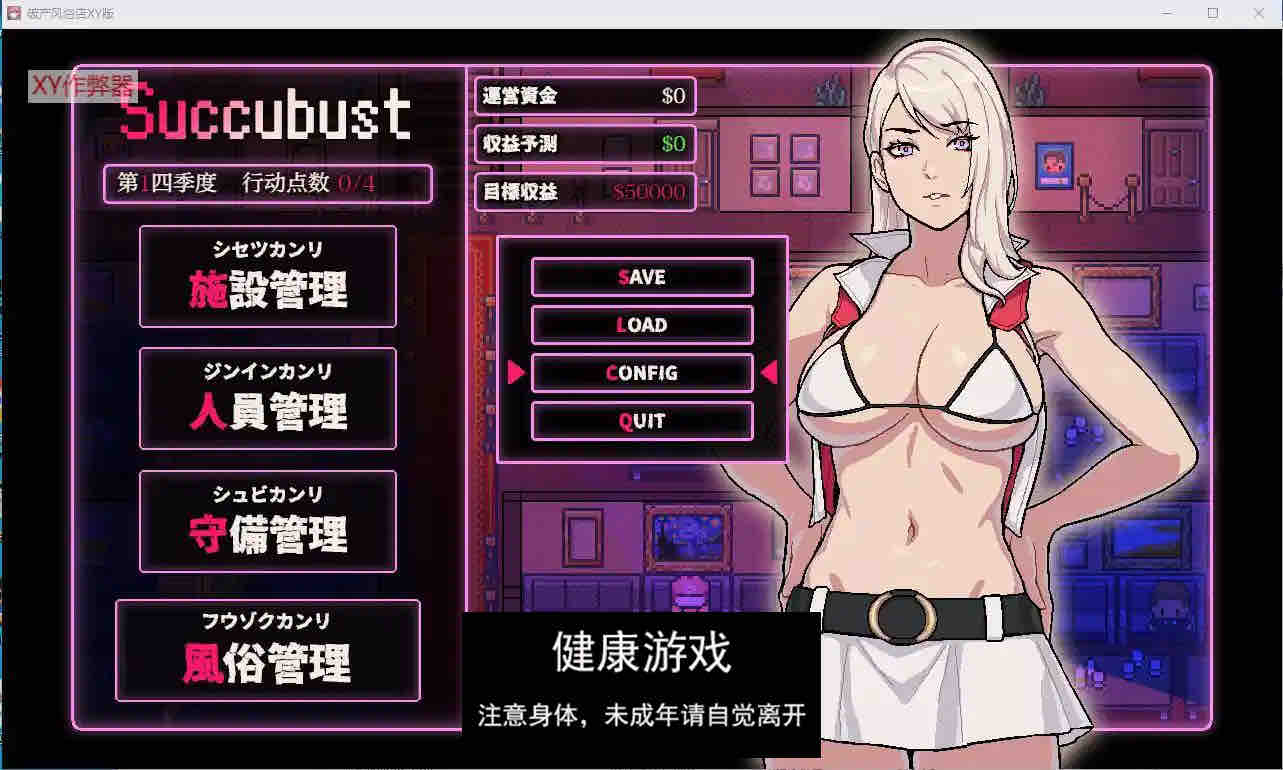Viewport: 1283px width, 770px height.
Task: Open the CONFIG settings menu
Action: pyautogui.click(x=643, y=373)
